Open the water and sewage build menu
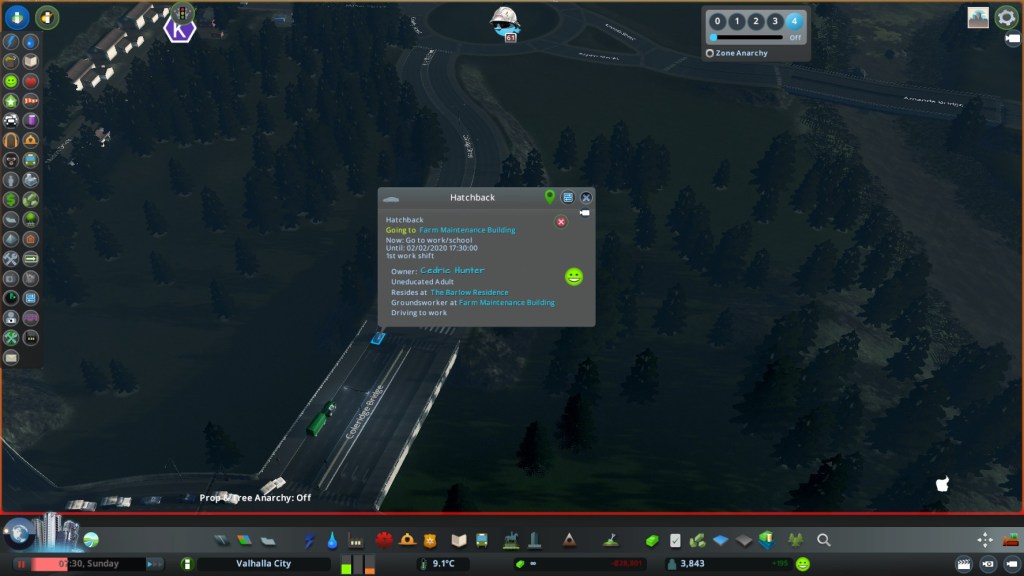 [332, 540]
